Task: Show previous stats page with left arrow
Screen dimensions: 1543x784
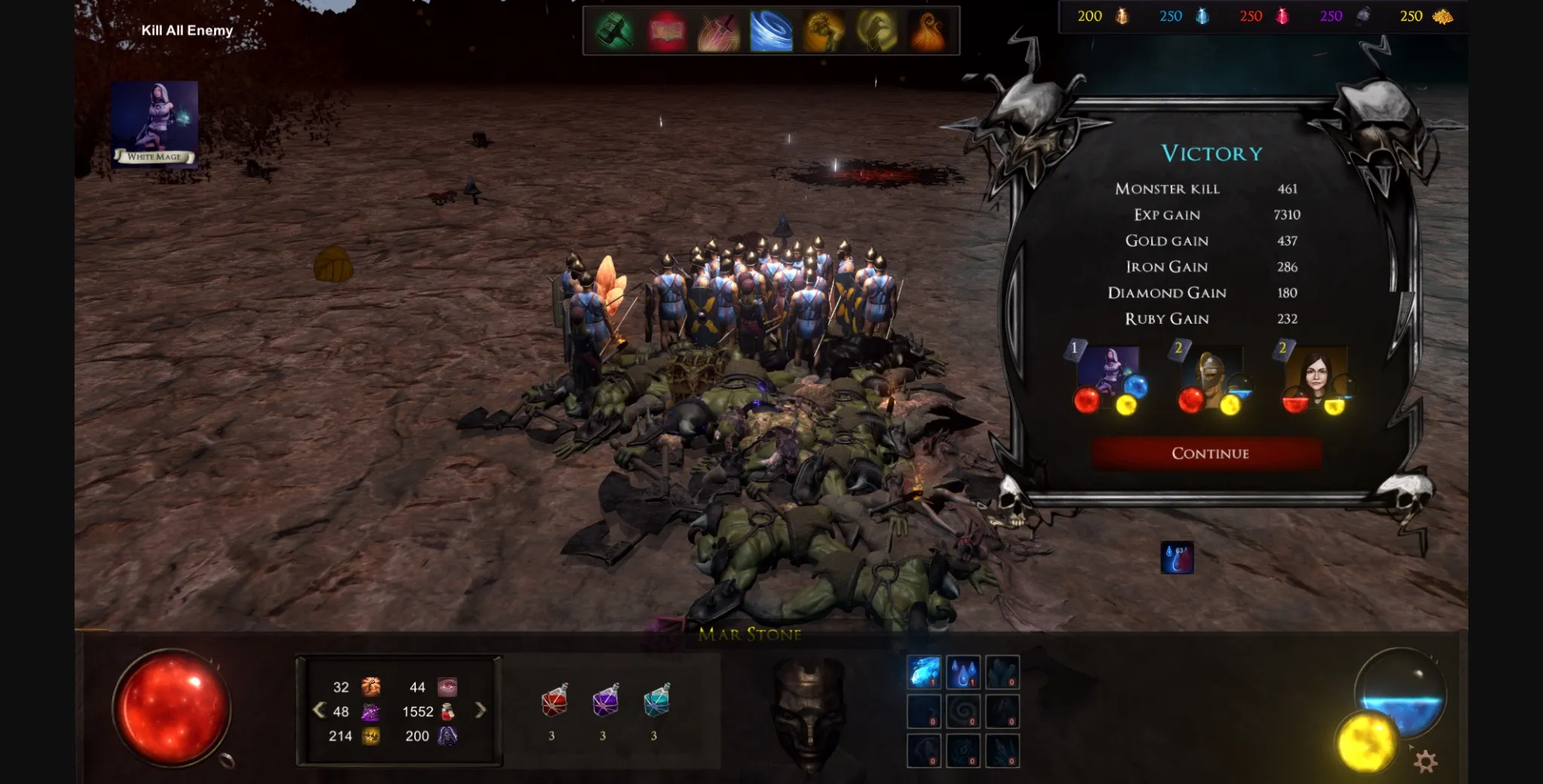Action: [319, 710]
